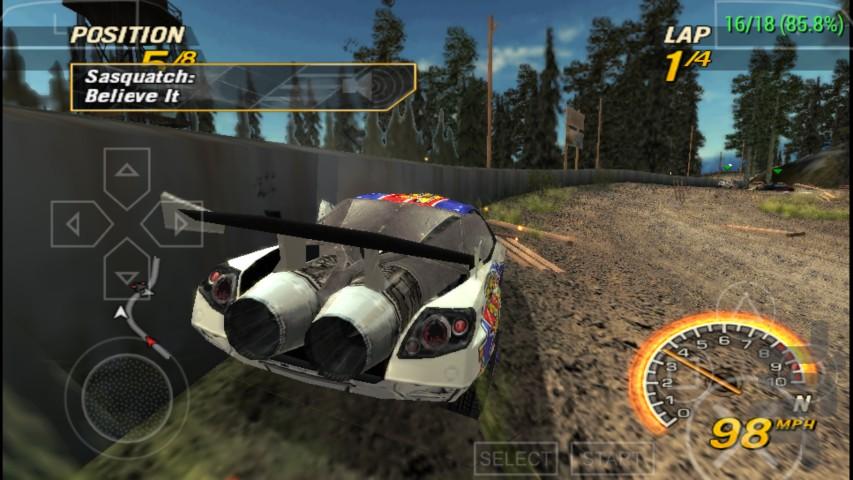Tap the D-pad down arrow
The height and width of the screenshot is (480, 853).
pyautogui.click(x=127, y=275)
